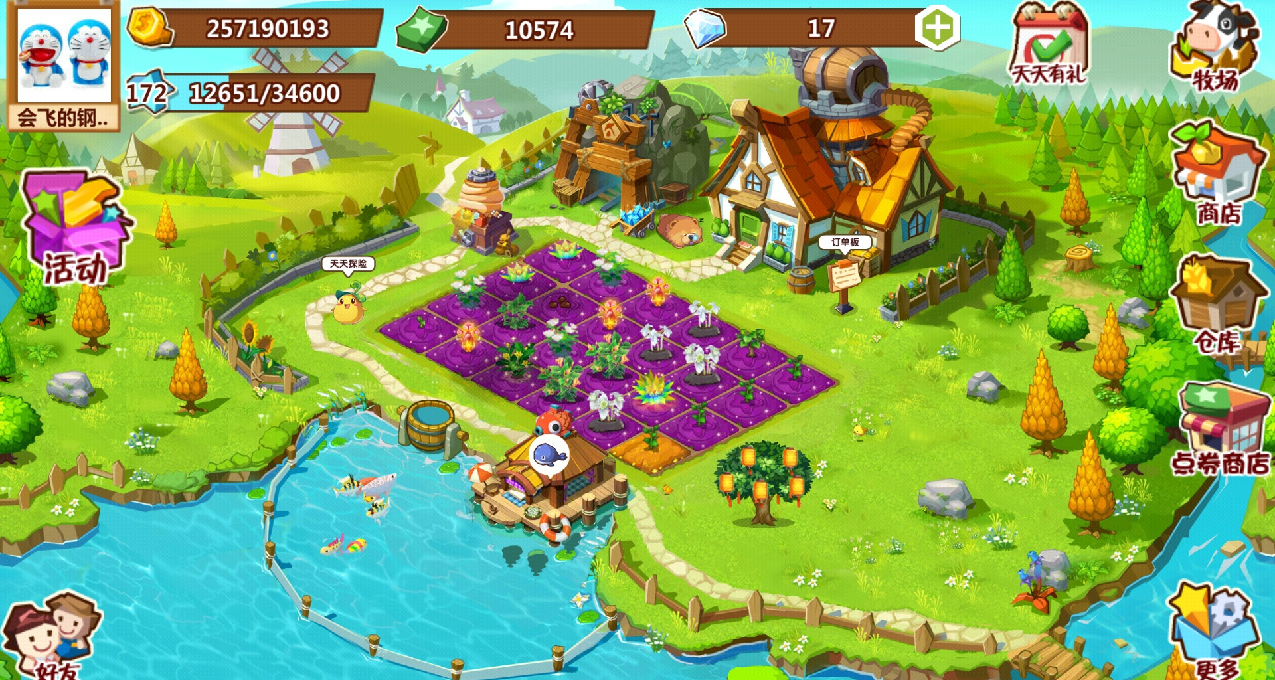Viewport: 1275px width, 680px height.
Task: Enter the 点券商店 coupon shop
Action: coord(1221,427)
